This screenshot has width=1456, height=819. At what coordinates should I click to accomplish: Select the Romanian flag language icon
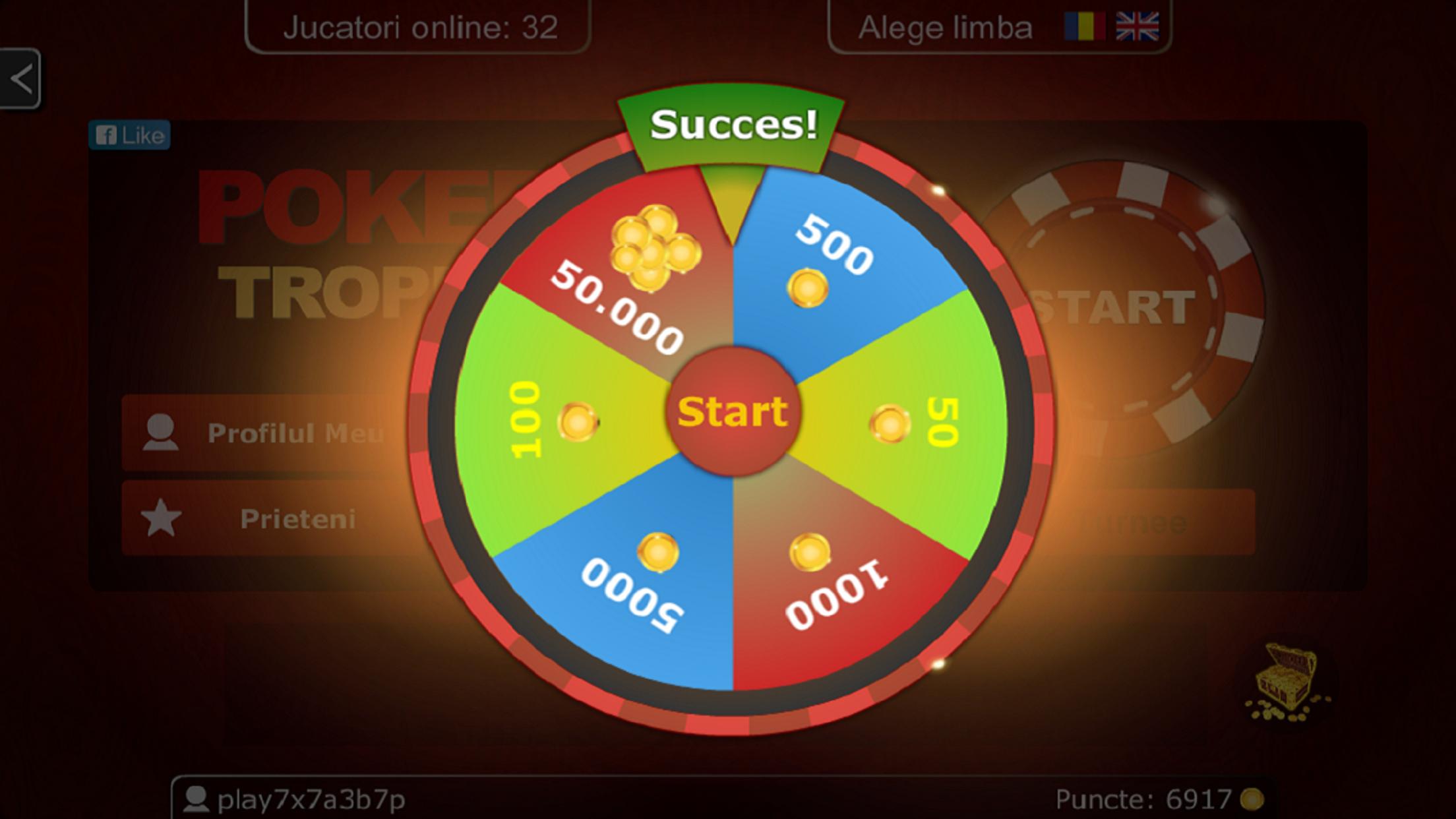pyautogui.click(x=1085, y=27)
